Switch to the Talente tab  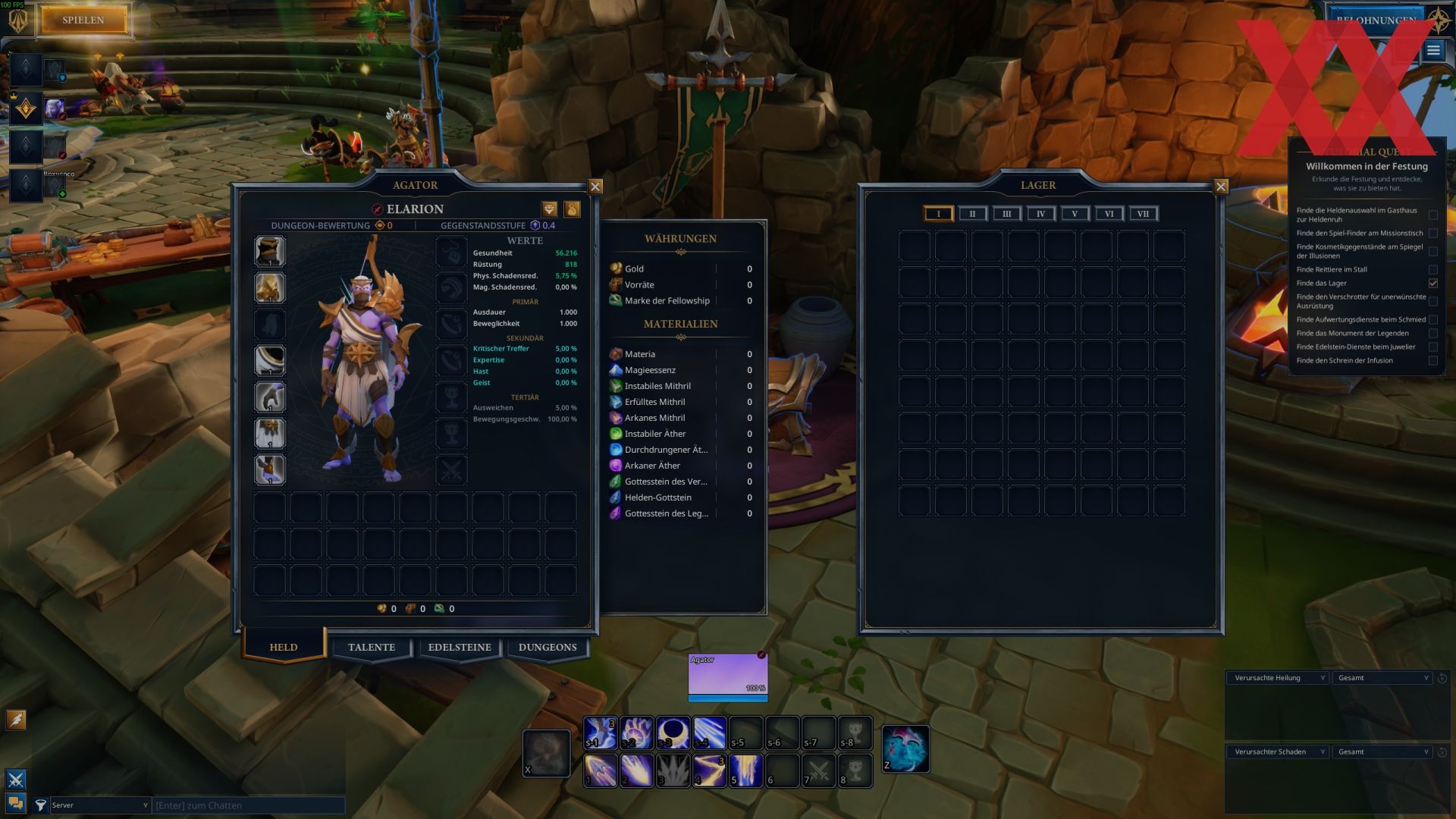(372, 648)
